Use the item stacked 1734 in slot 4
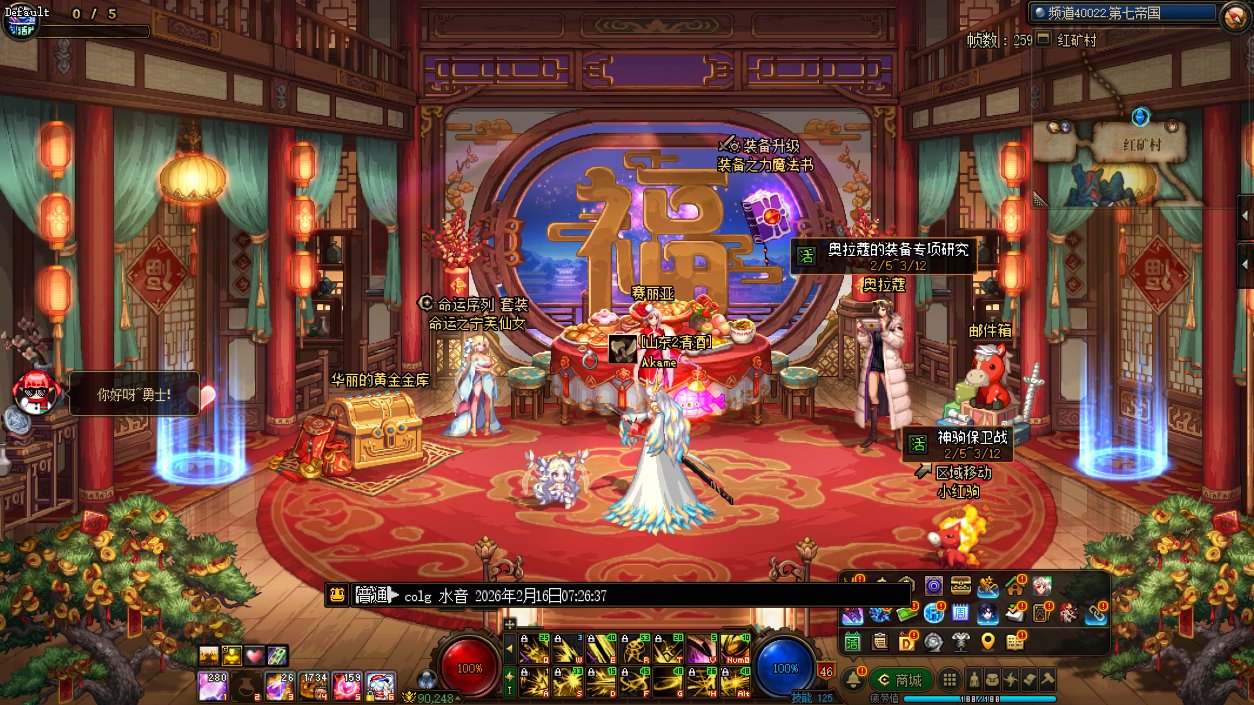 314,685
